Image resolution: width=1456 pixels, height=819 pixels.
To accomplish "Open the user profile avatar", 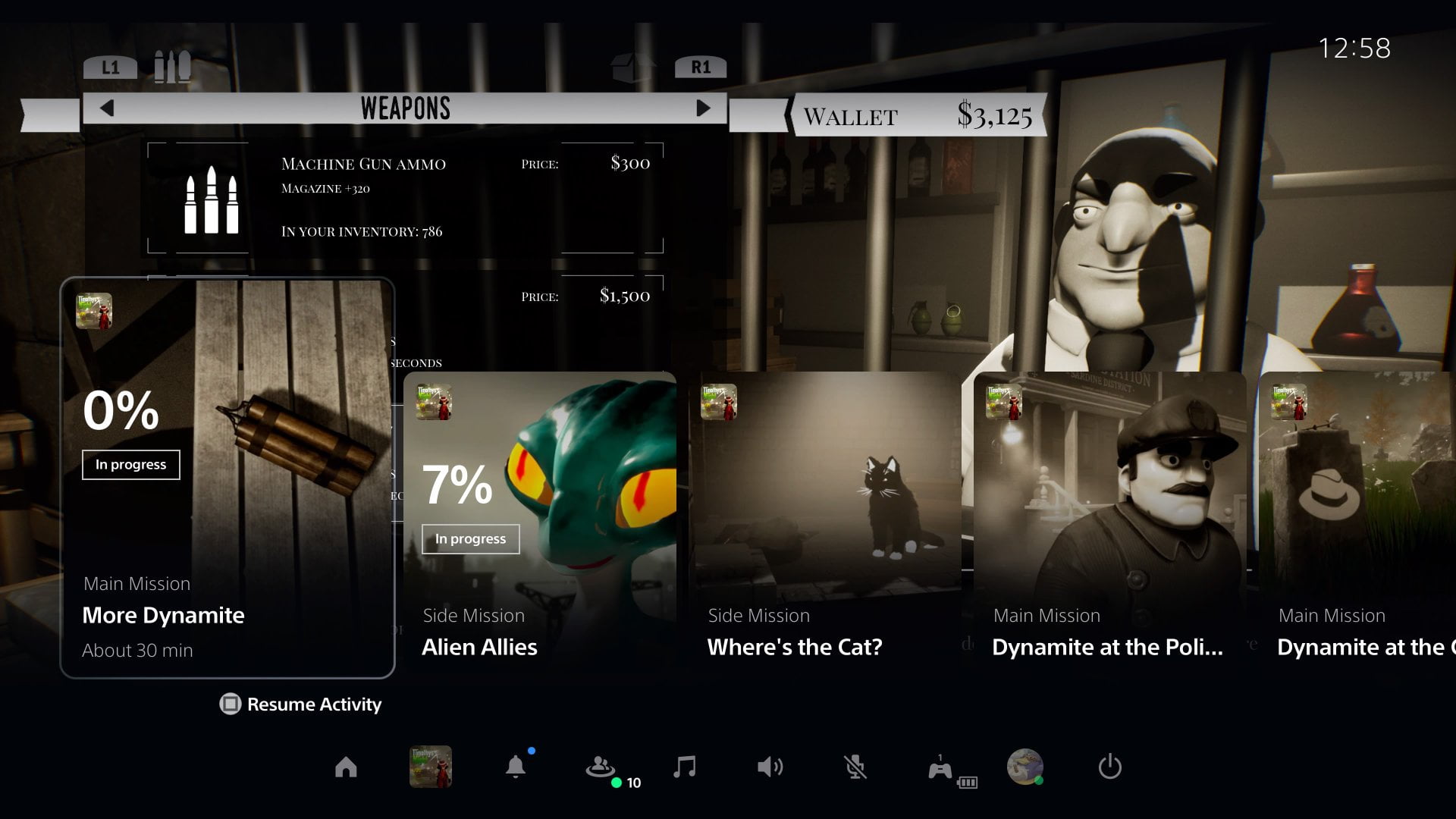I will pos(1025,767).
